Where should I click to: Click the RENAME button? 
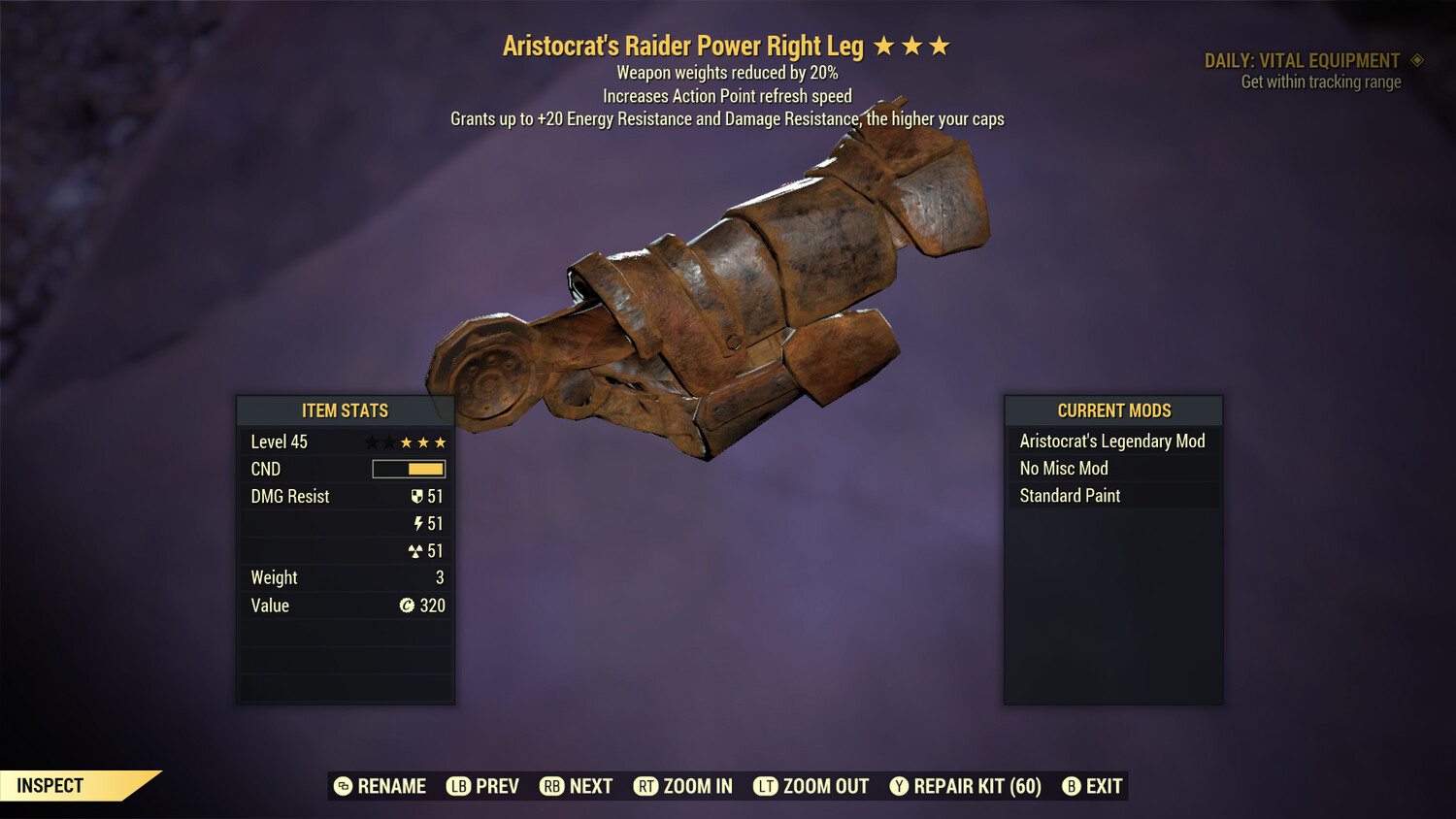381,786
